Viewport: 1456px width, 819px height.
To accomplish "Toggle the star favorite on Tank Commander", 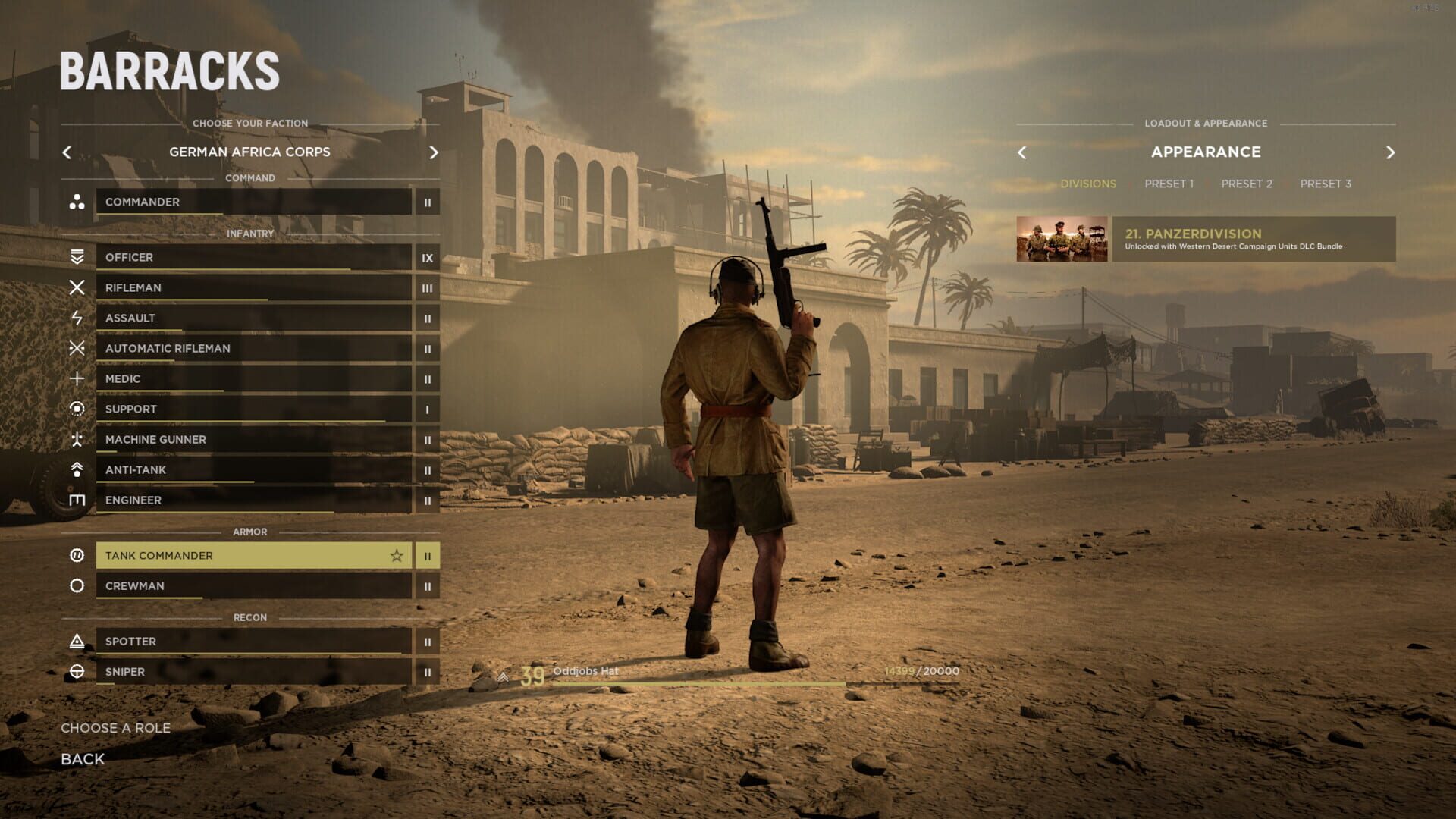I will point(397,556).
